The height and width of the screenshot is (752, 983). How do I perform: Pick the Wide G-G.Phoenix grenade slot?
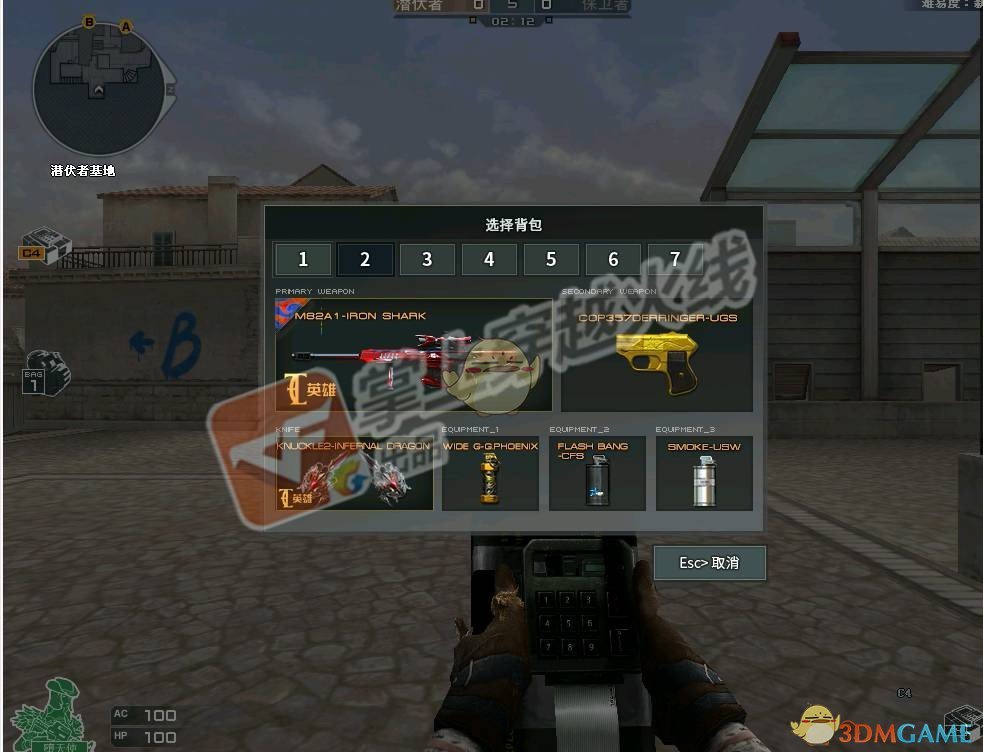point(490,474)
